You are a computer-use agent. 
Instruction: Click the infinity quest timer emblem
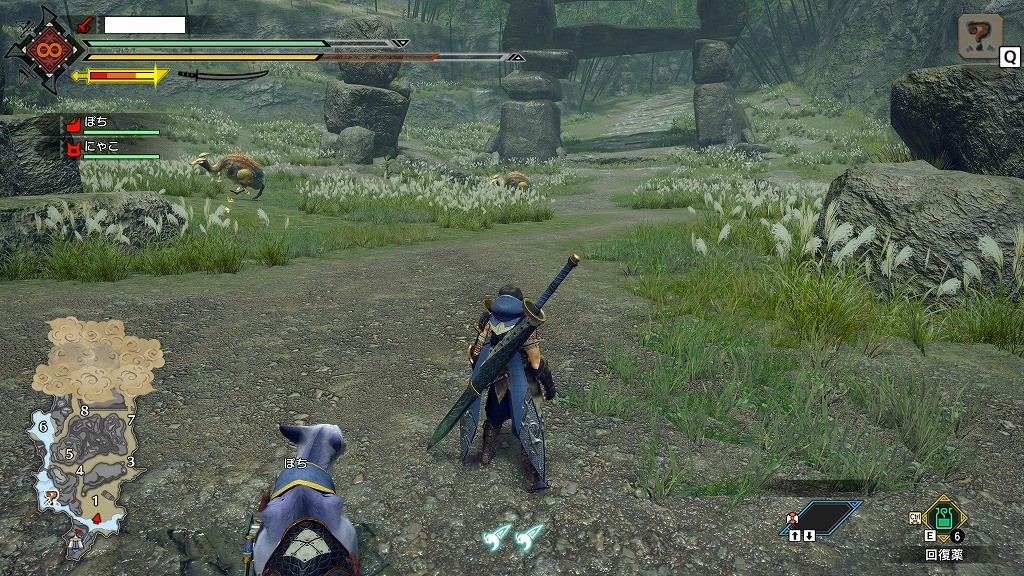[x=46, y=48]
